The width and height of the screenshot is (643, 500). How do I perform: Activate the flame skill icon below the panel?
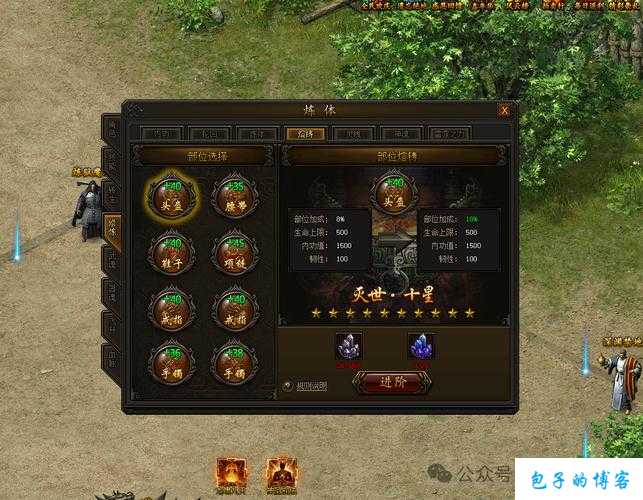pos(233,474)
